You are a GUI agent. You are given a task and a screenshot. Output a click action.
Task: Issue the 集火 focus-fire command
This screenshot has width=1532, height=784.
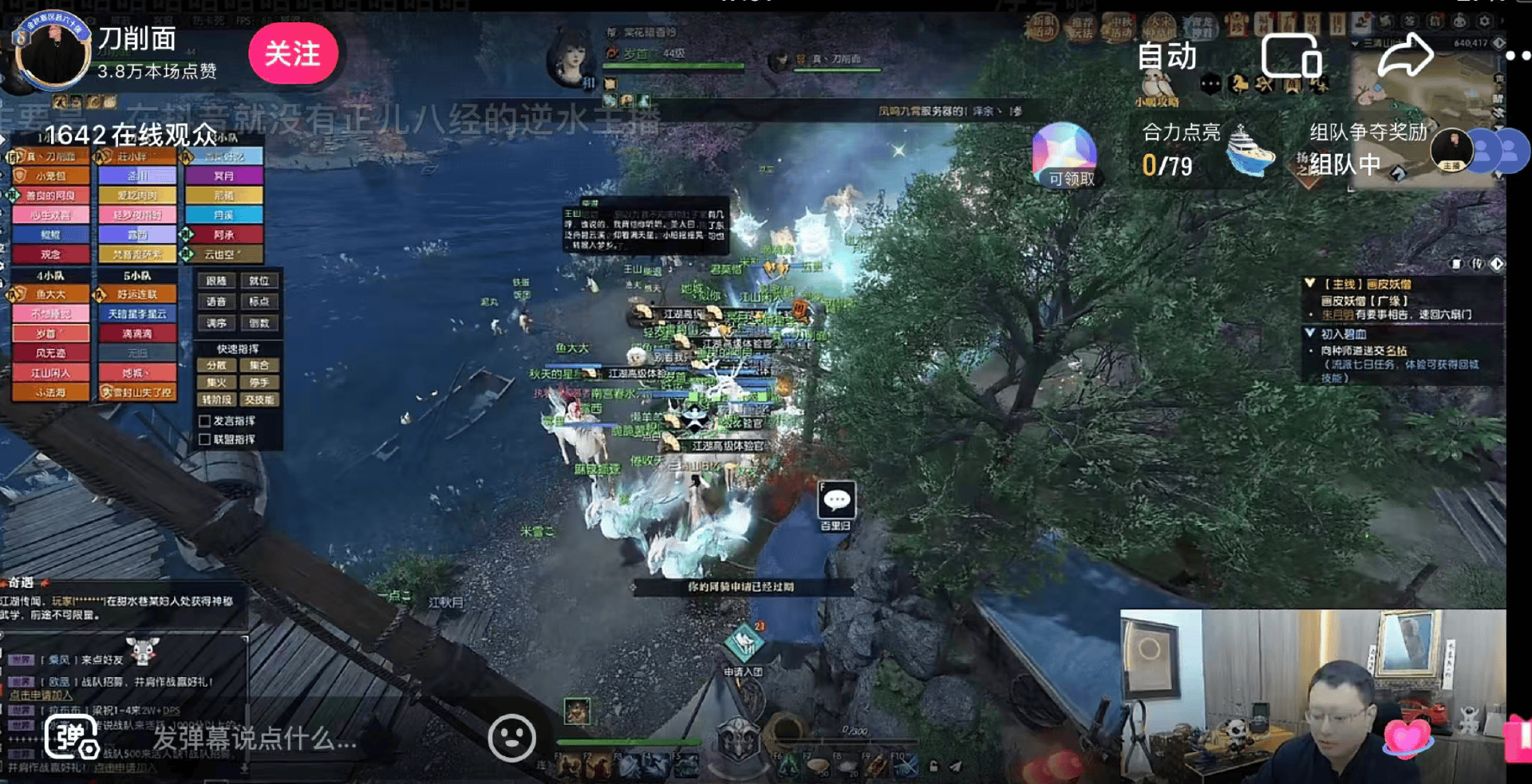216,382
